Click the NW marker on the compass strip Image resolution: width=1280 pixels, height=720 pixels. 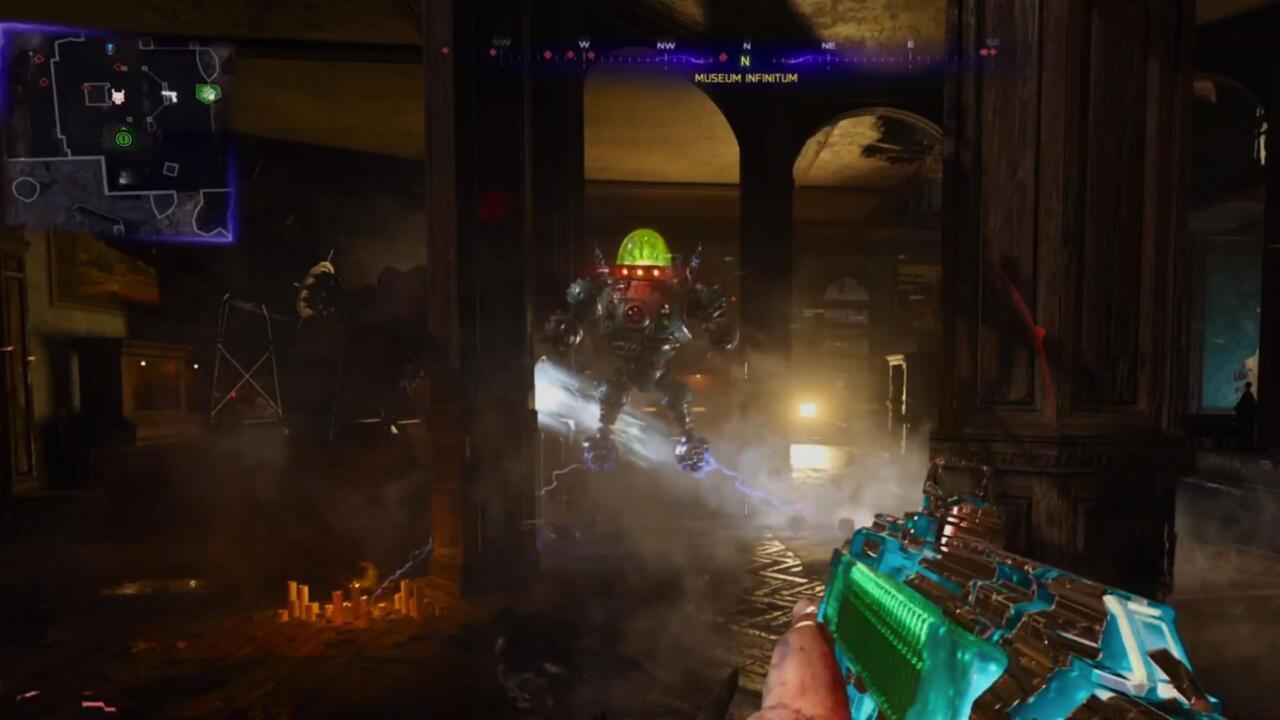[665, 46]
